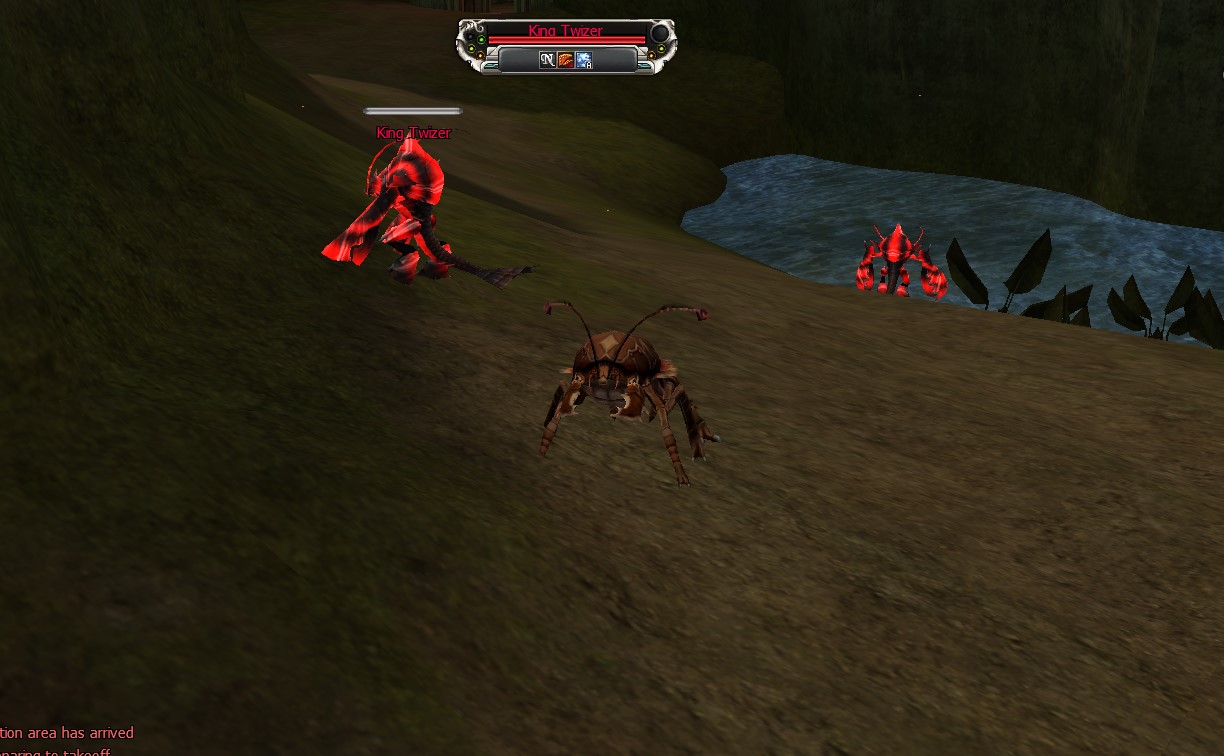
Task: Click the round dark orb on target frame
Action: pyautogui.click(x=660, y=34)
